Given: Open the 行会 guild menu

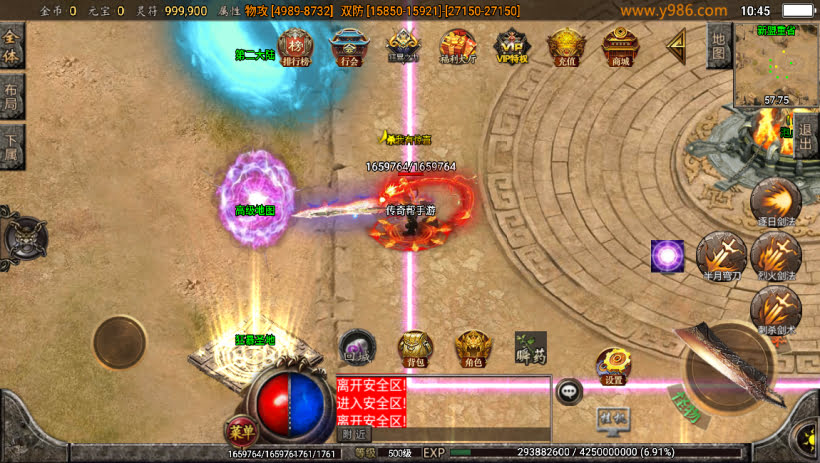Looking at the screenshot, I should click(x=349, y=45).
